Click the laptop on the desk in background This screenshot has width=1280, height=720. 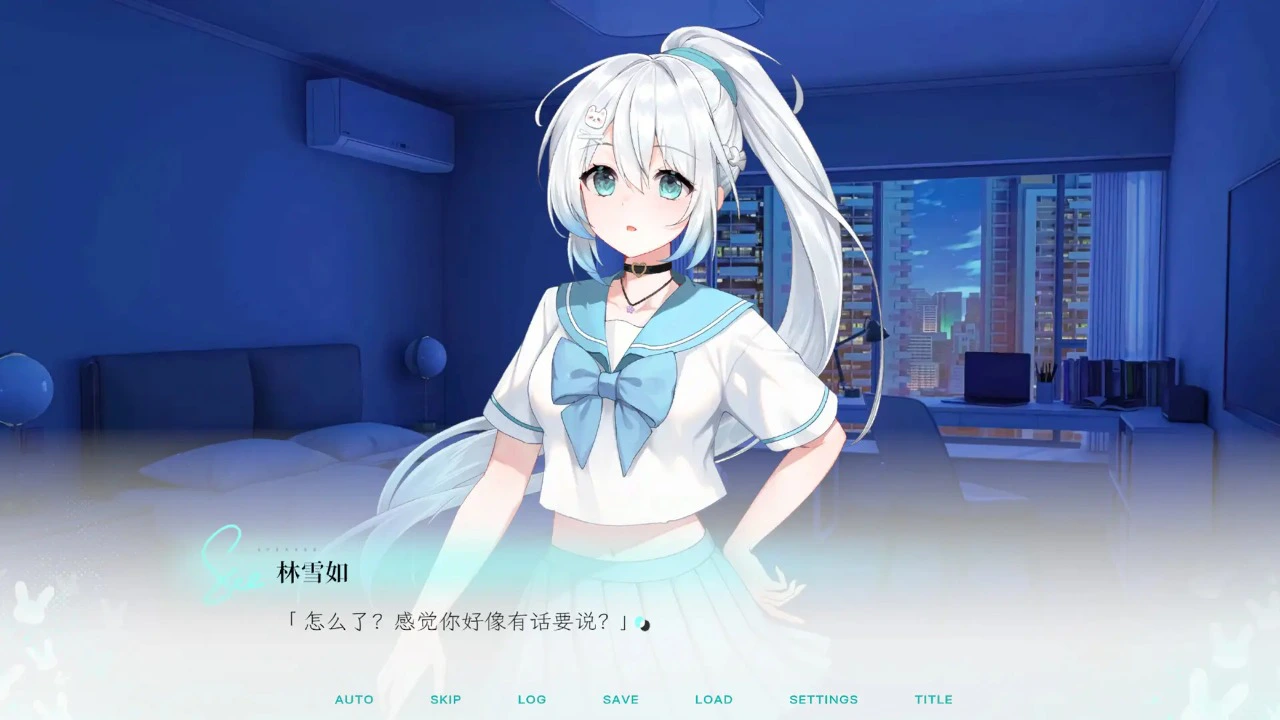click(x=997, y=378)
